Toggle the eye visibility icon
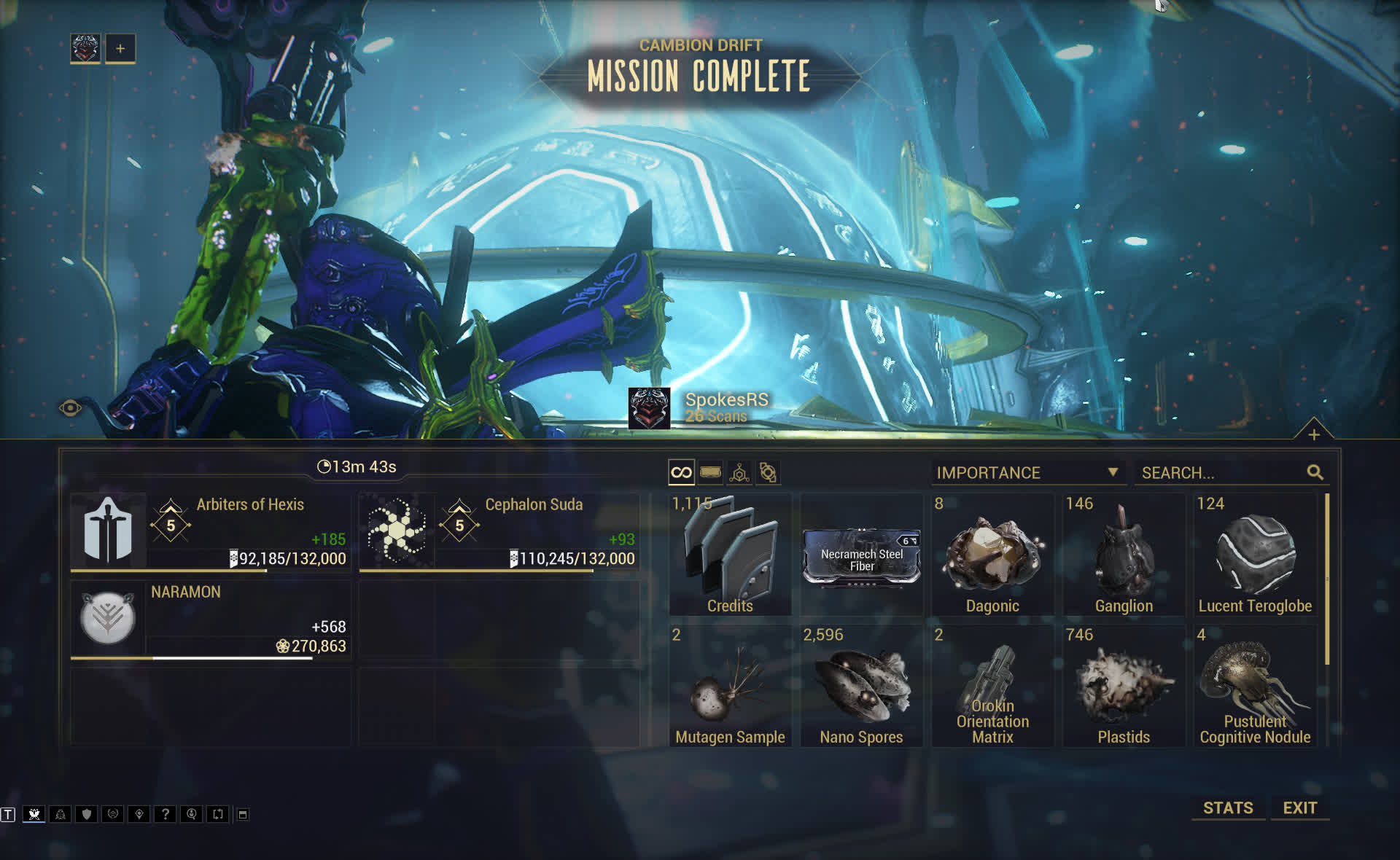Screen dimensions: 1400x860 [x=70, y=408]
